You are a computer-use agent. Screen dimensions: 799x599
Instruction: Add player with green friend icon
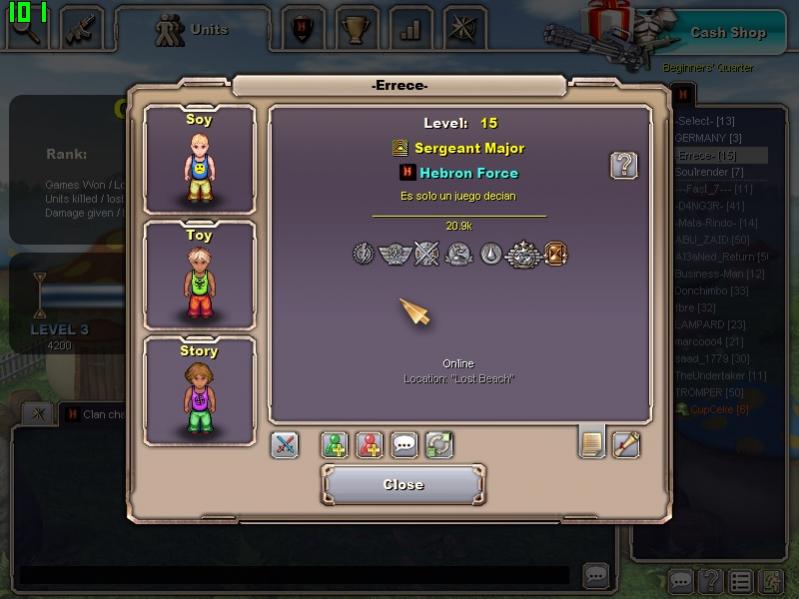click(335, 445)
